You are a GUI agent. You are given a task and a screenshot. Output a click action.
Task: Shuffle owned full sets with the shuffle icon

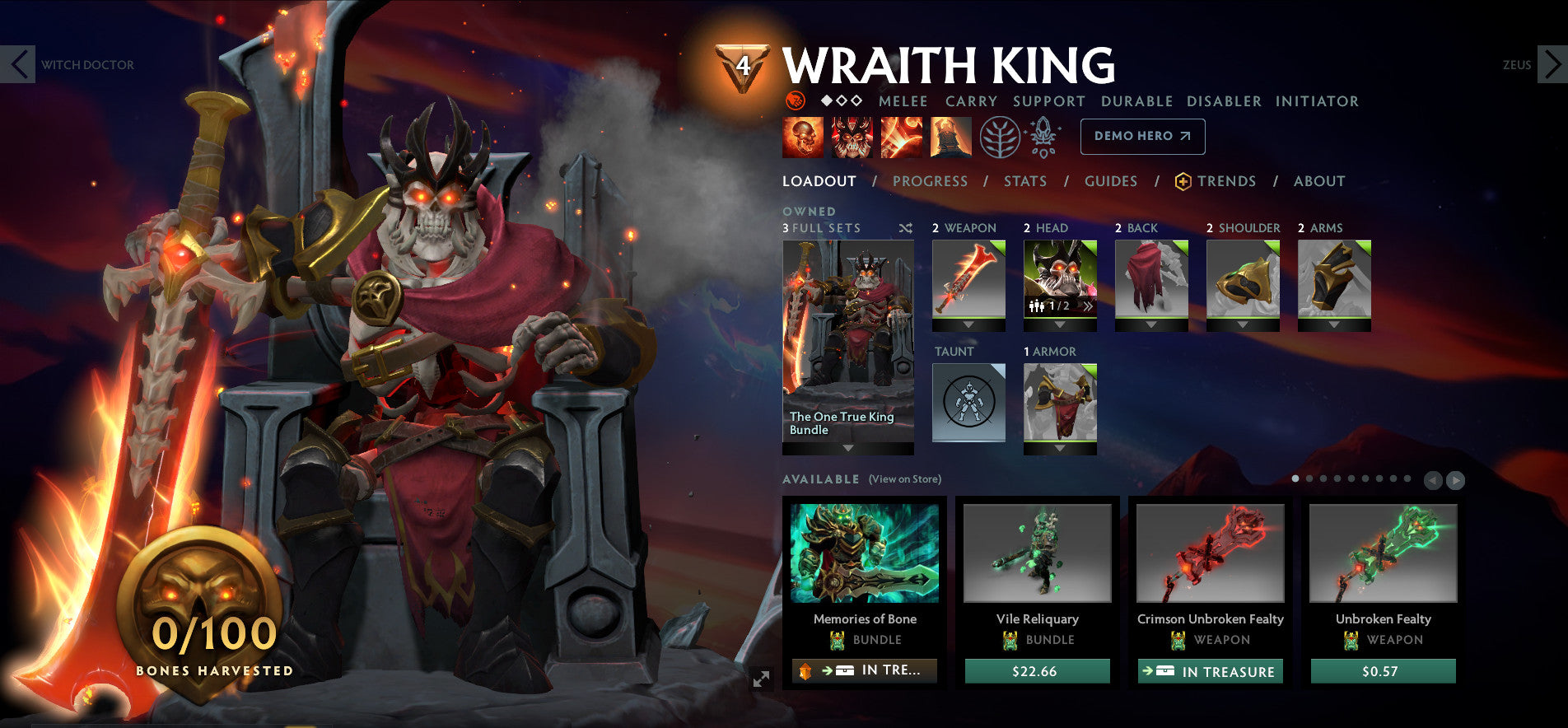(x=906, y=229)
